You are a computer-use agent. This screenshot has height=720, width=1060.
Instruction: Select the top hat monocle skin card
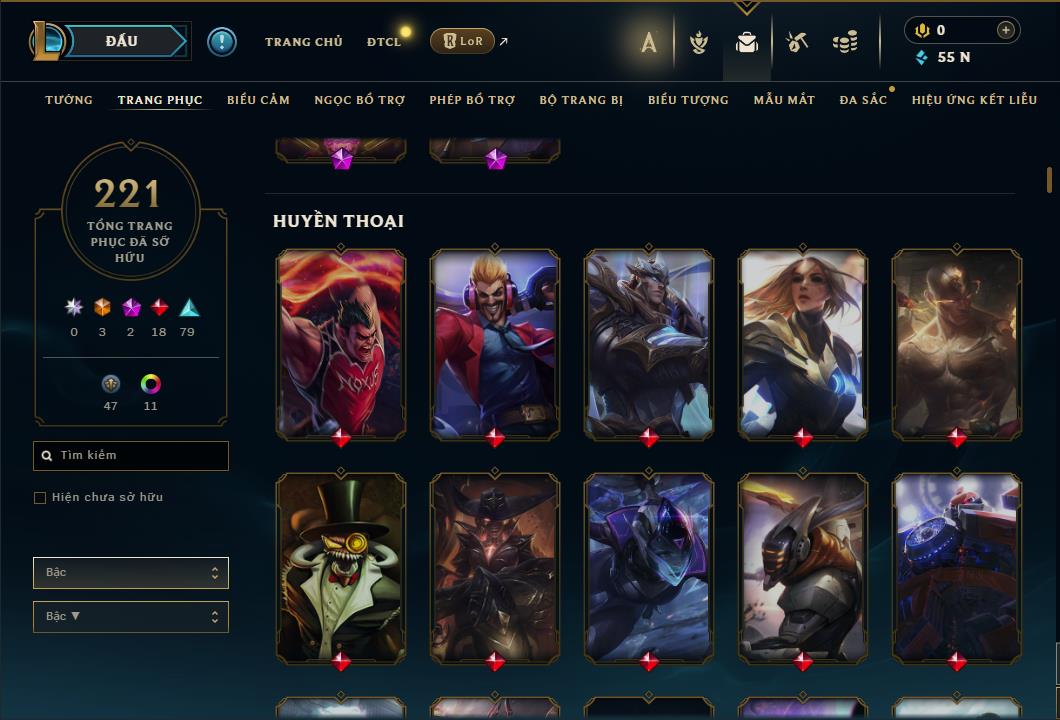341,567
